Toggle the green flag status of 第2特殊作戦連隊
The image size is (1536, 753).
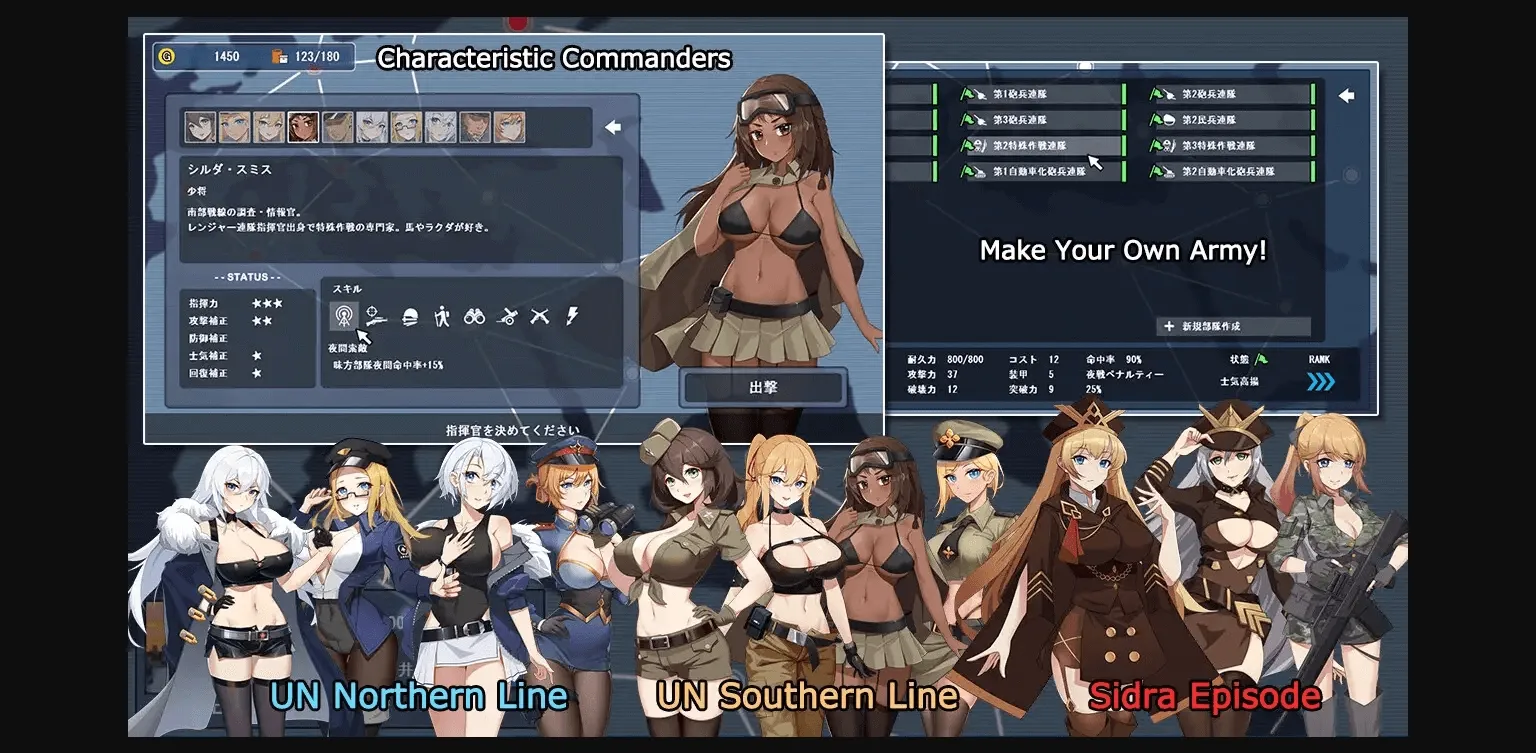968,144
